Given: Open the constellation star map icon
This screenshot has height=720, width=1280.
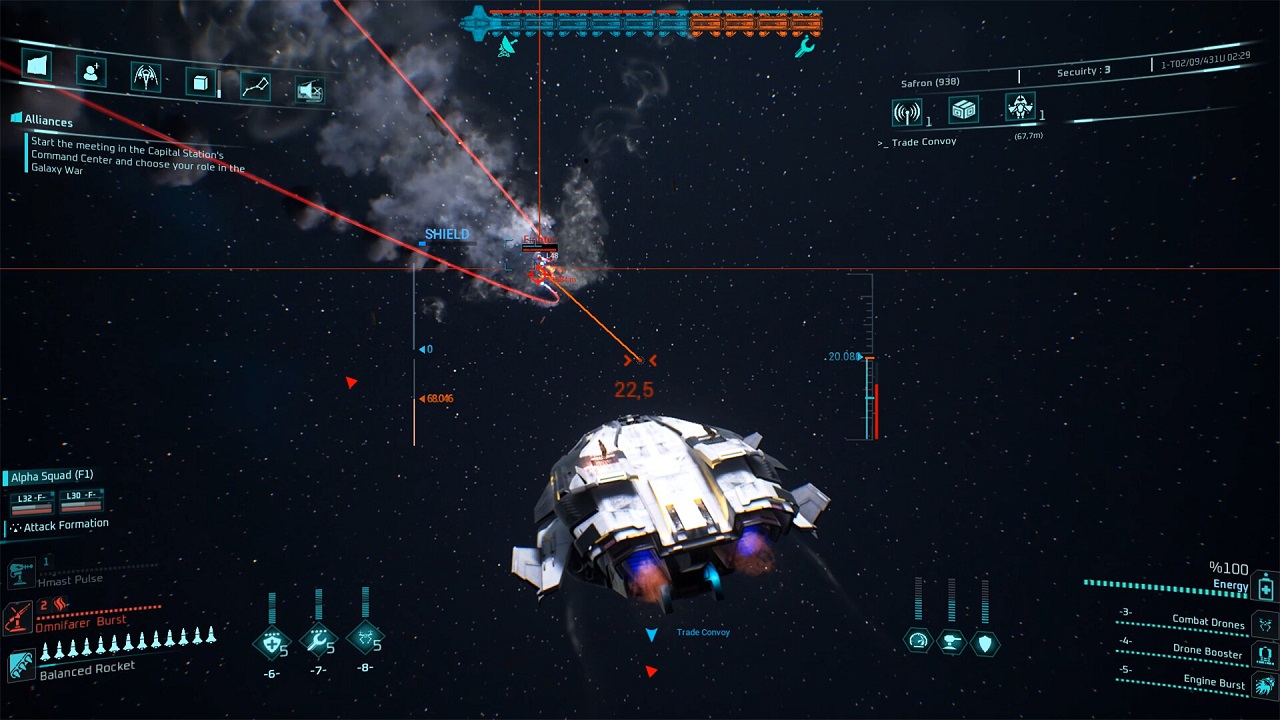Looking at the screenshot, I should click(x=256, y=87).
